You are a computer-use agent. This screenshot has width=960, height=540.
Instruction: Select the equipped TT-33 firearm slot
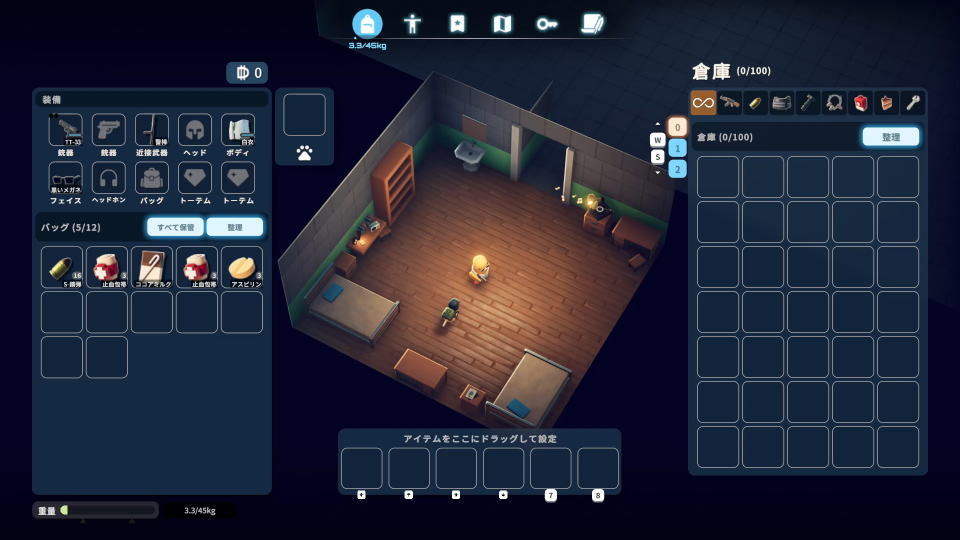(66, 131)
